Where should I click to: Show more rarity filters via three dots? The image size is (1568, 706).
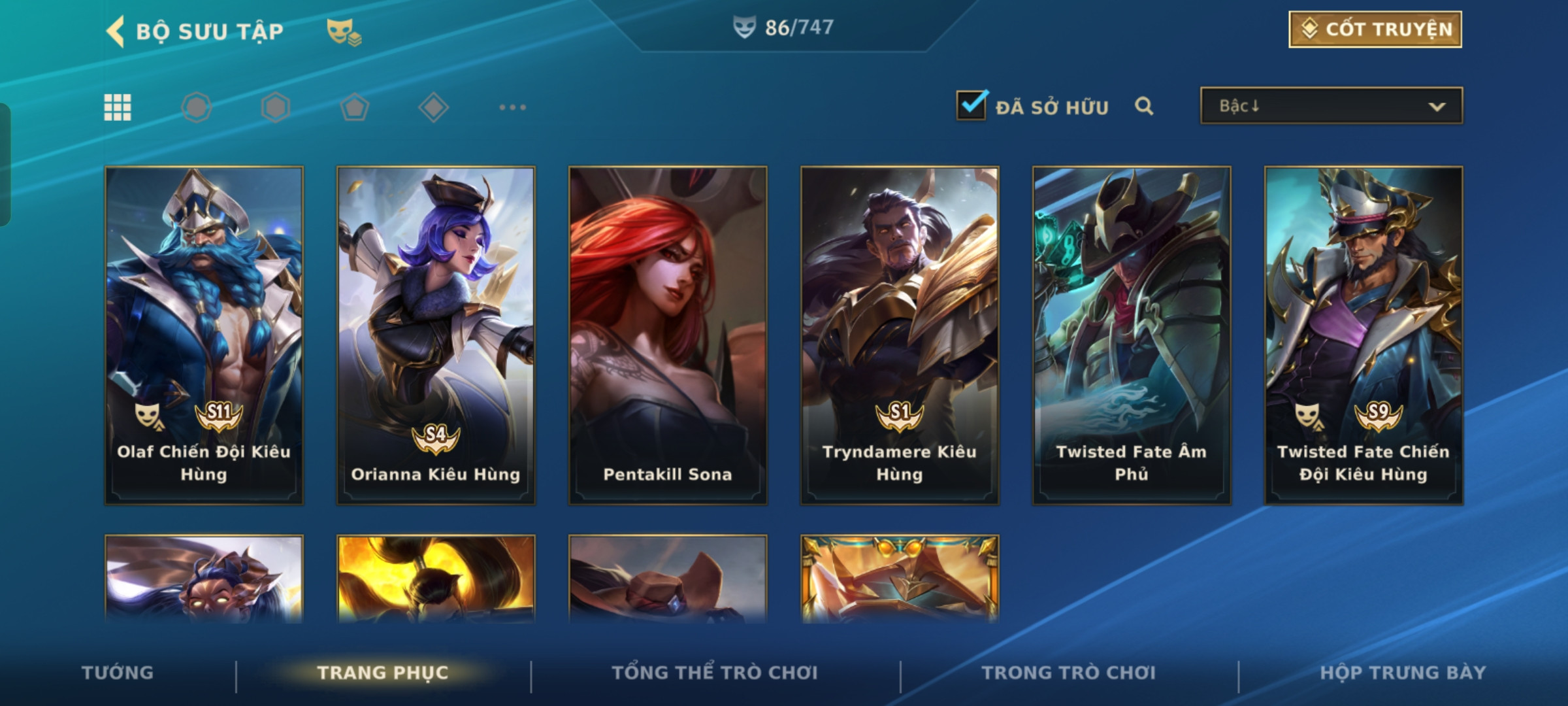click(x=512, y=107)
